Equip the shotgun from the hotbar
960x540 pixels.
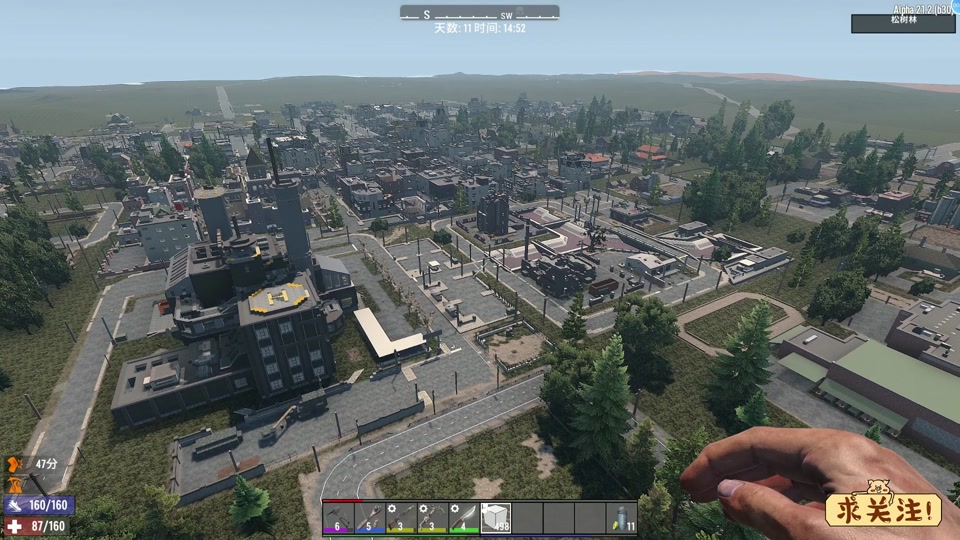pyautogui.click(x=401, y=517)
